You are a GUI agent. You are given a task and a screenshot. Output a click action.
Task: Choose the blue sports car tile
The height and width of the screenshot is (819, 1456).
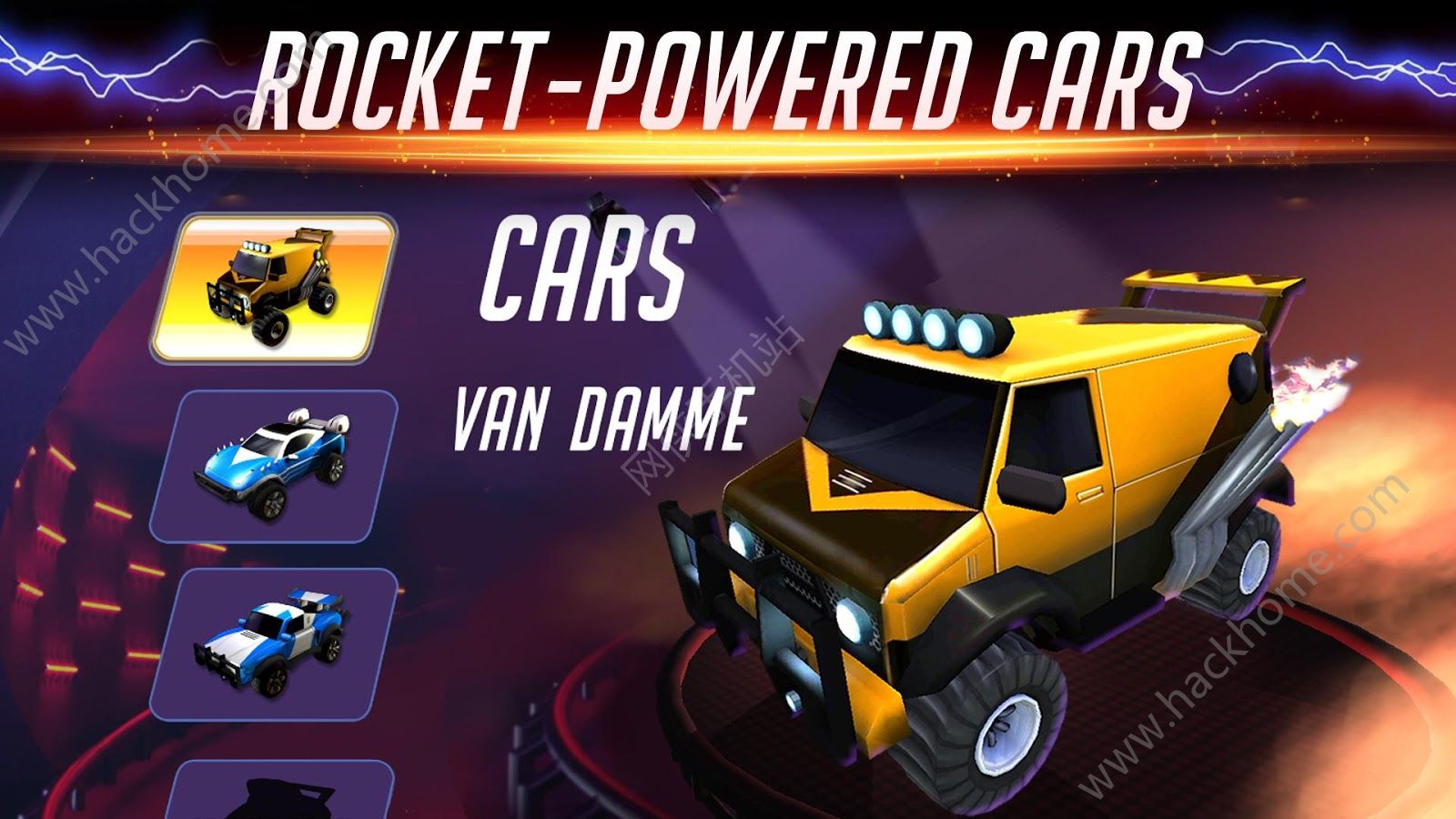[273, 466]
